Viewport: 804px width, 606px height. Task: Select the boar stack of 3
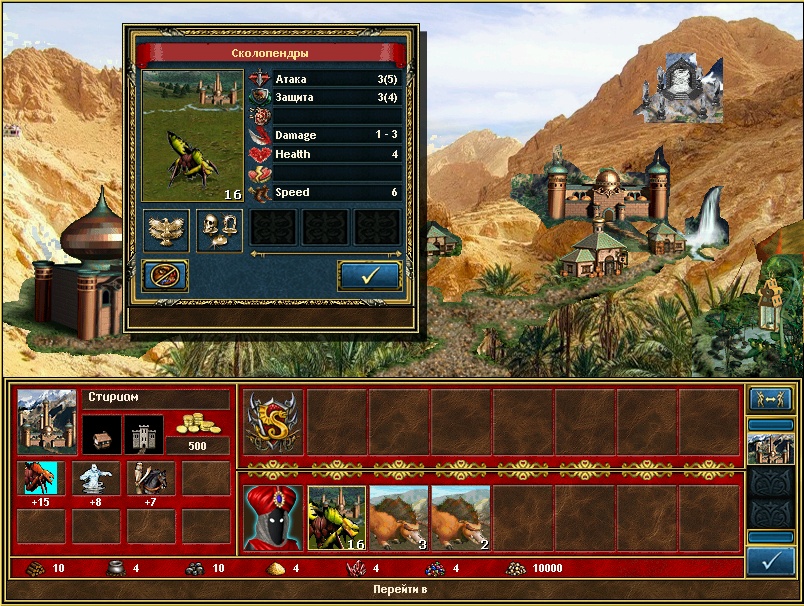pos(399,517)
